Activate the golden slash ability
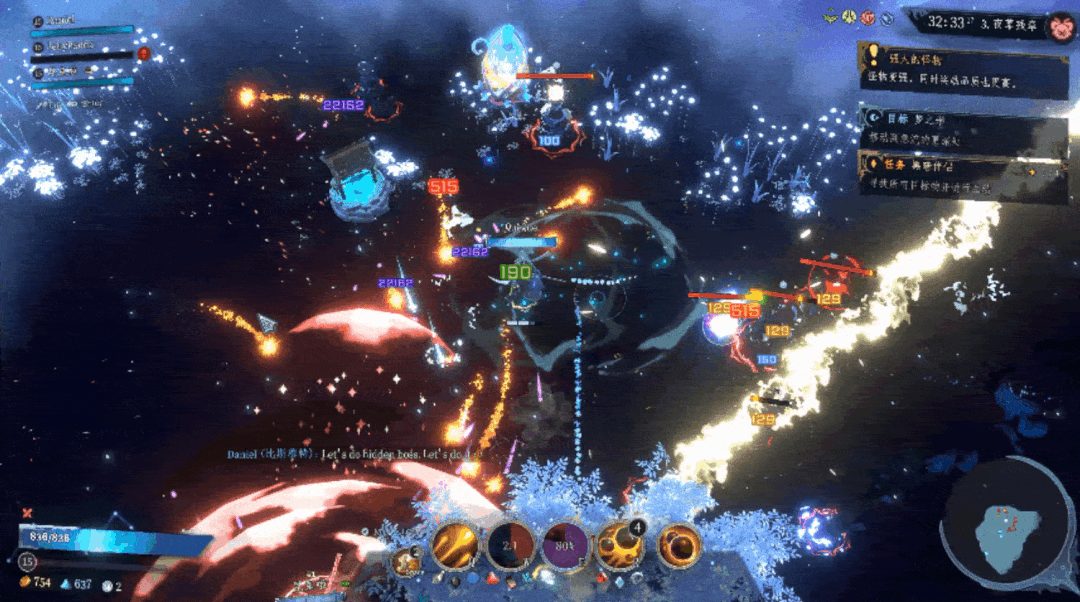Image resolution: width=1080 pixels, height=602 pixels. [x=455, y=546]
